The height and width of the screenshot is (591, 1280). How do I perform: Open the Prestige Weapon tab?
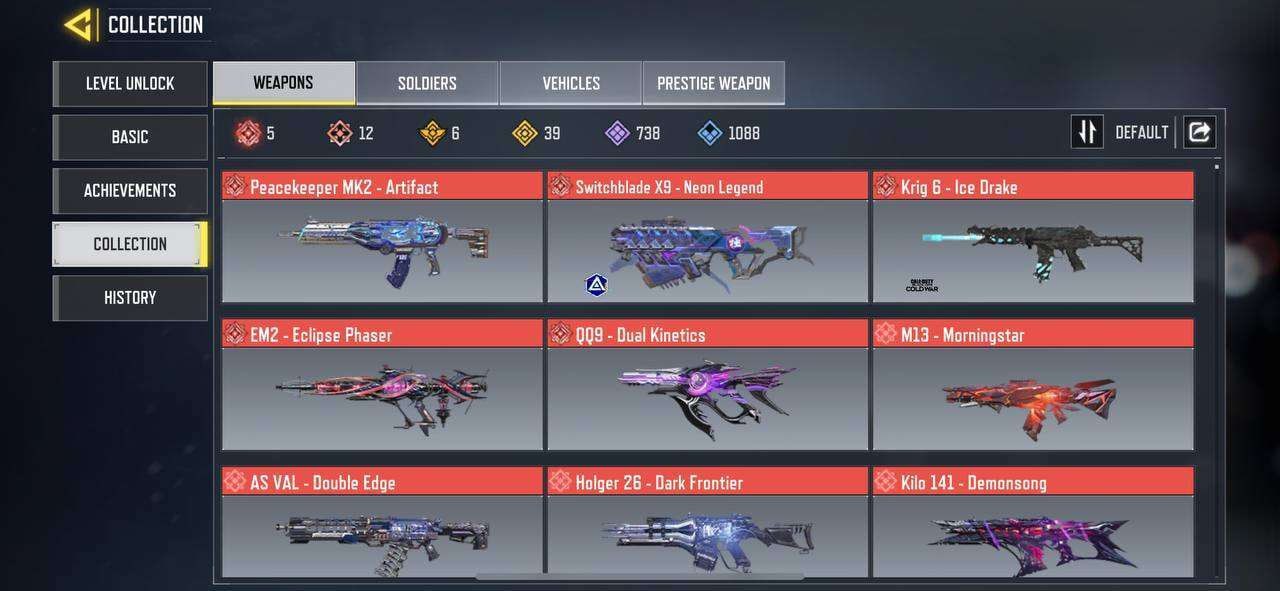[x=713, y=83]
